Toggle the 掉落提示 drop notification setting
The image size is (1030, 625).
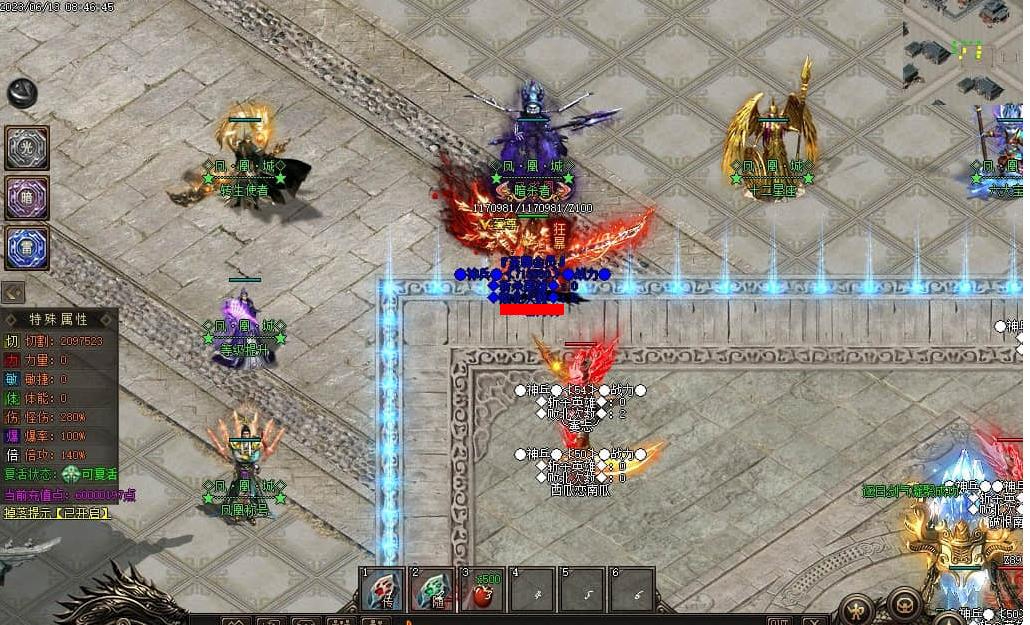pos(56,513)
